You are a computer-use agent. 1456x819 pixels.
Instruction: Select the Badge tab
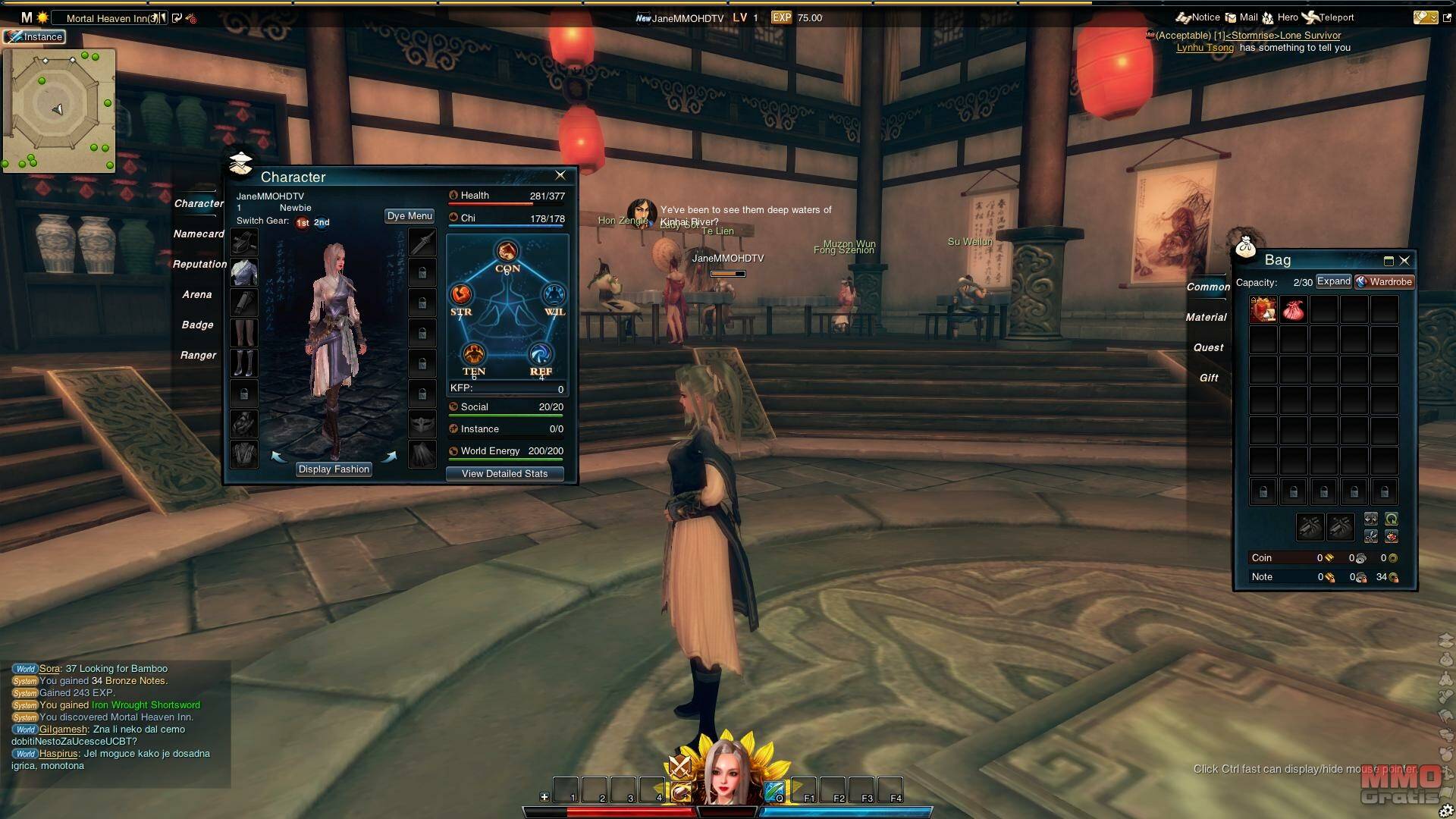point(197,325)
